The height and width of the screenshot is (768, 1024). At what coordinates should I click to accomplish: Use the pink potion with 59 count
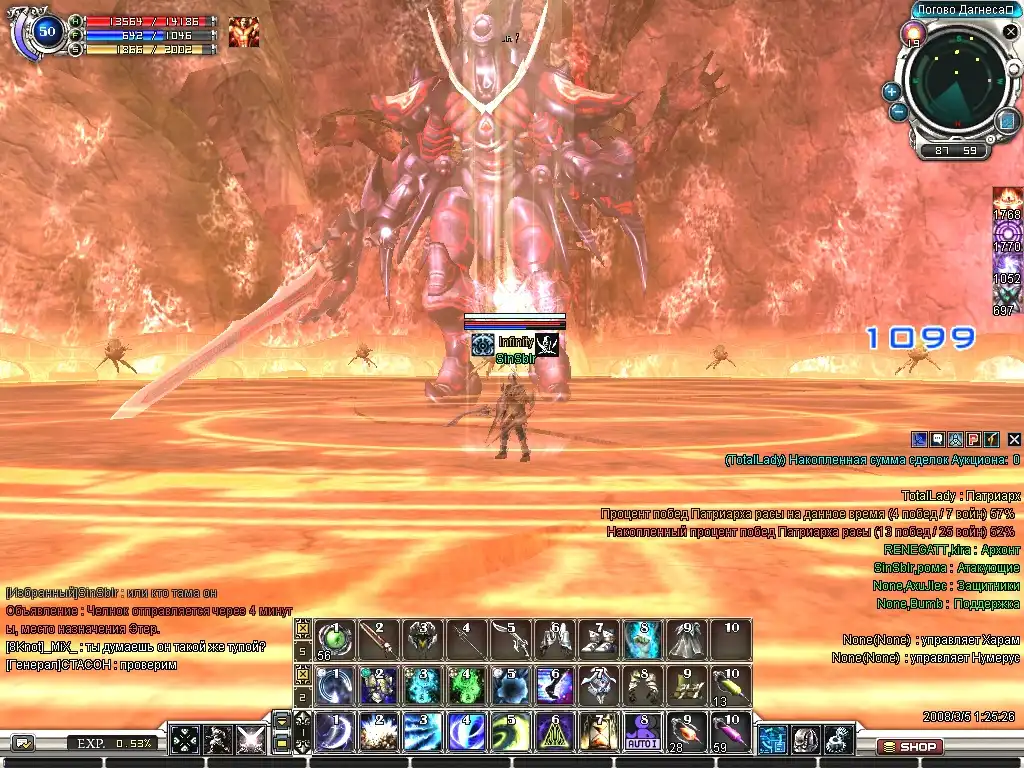[731, 731]
